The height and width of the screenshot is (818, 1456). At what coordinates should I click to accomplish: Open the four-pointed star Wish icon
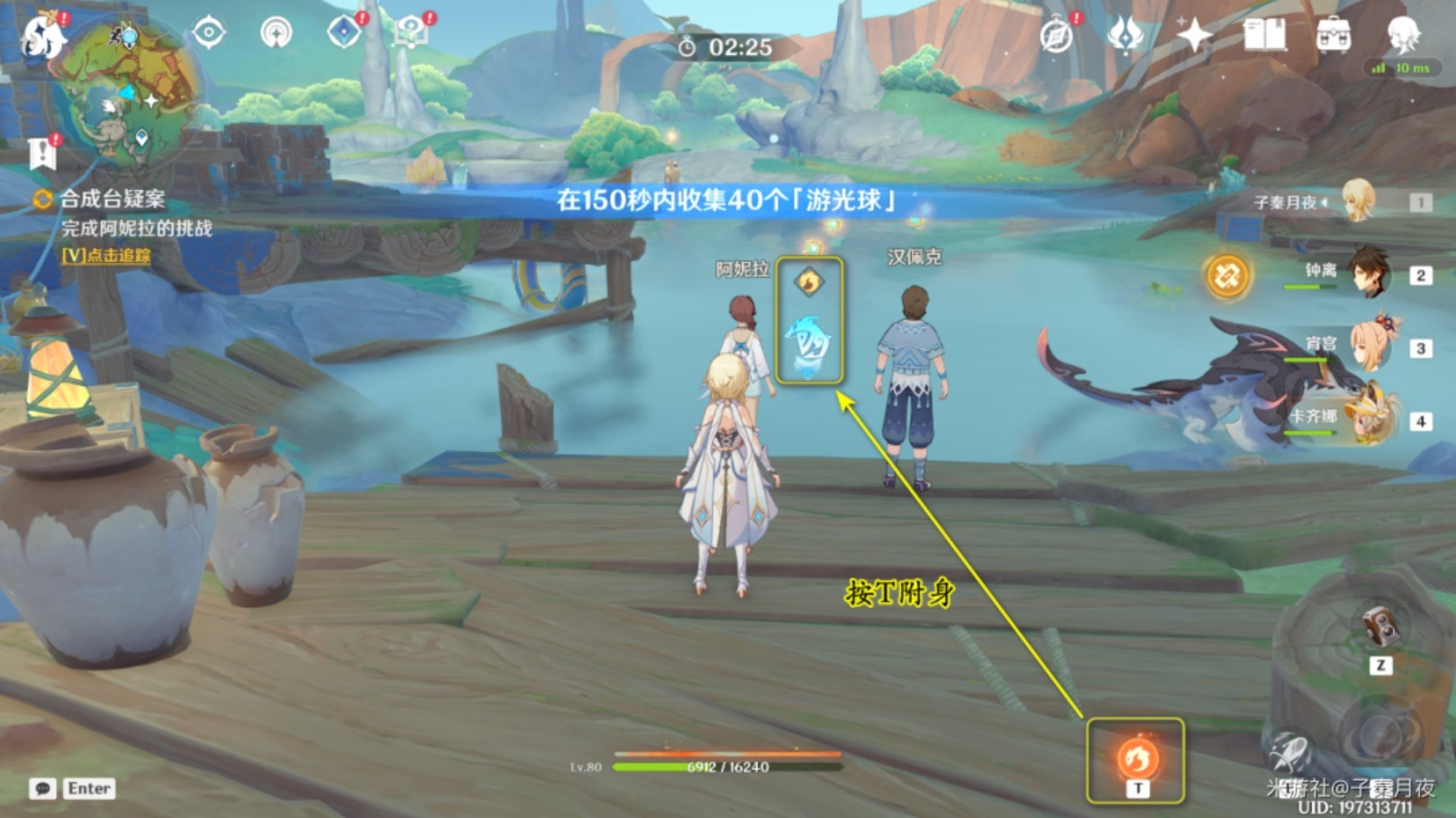(x=1194, y=36)
